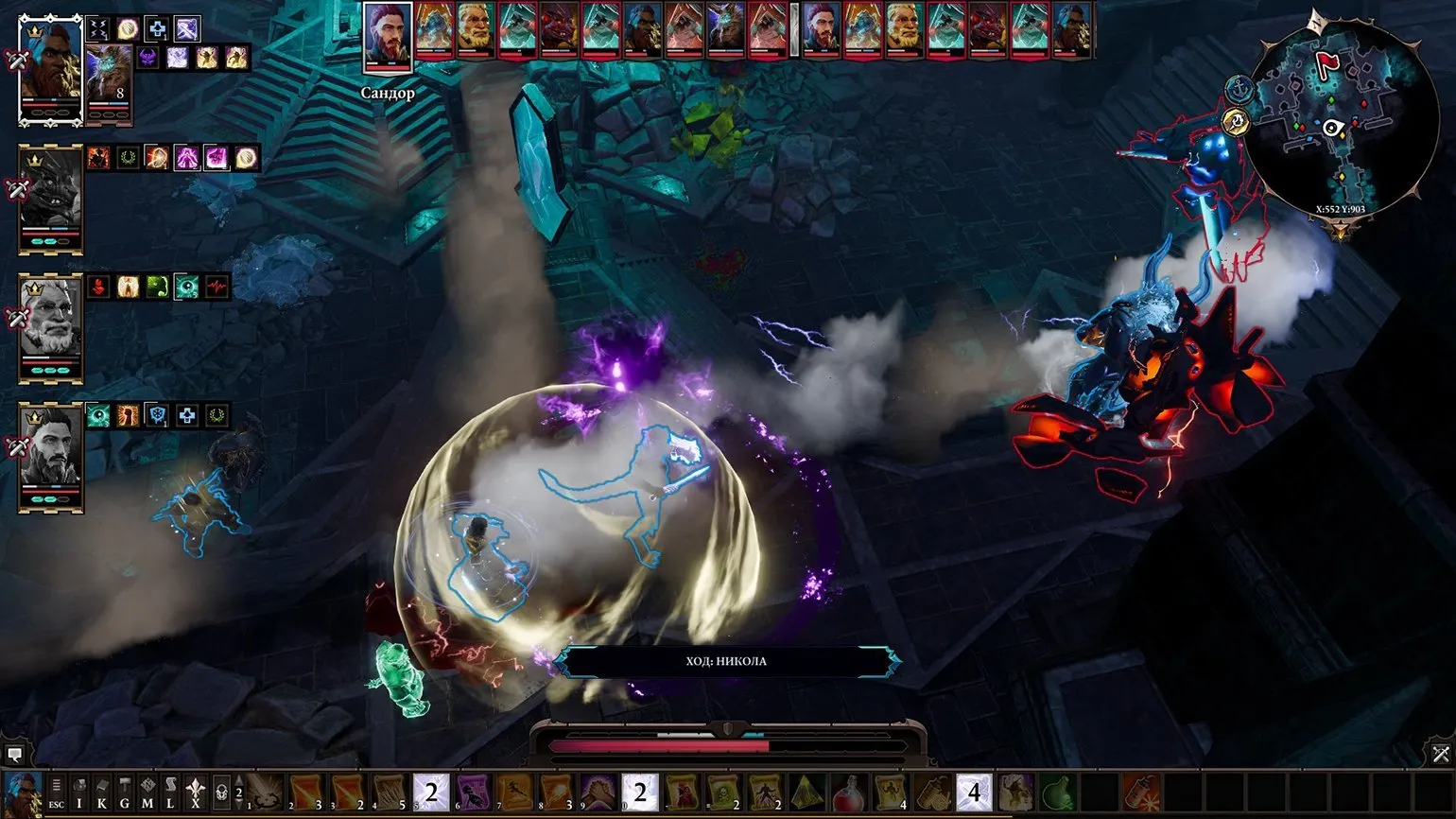Choose the white-bearded dwarf party portrait
The image size is (1456, 819).
point(51,326)
